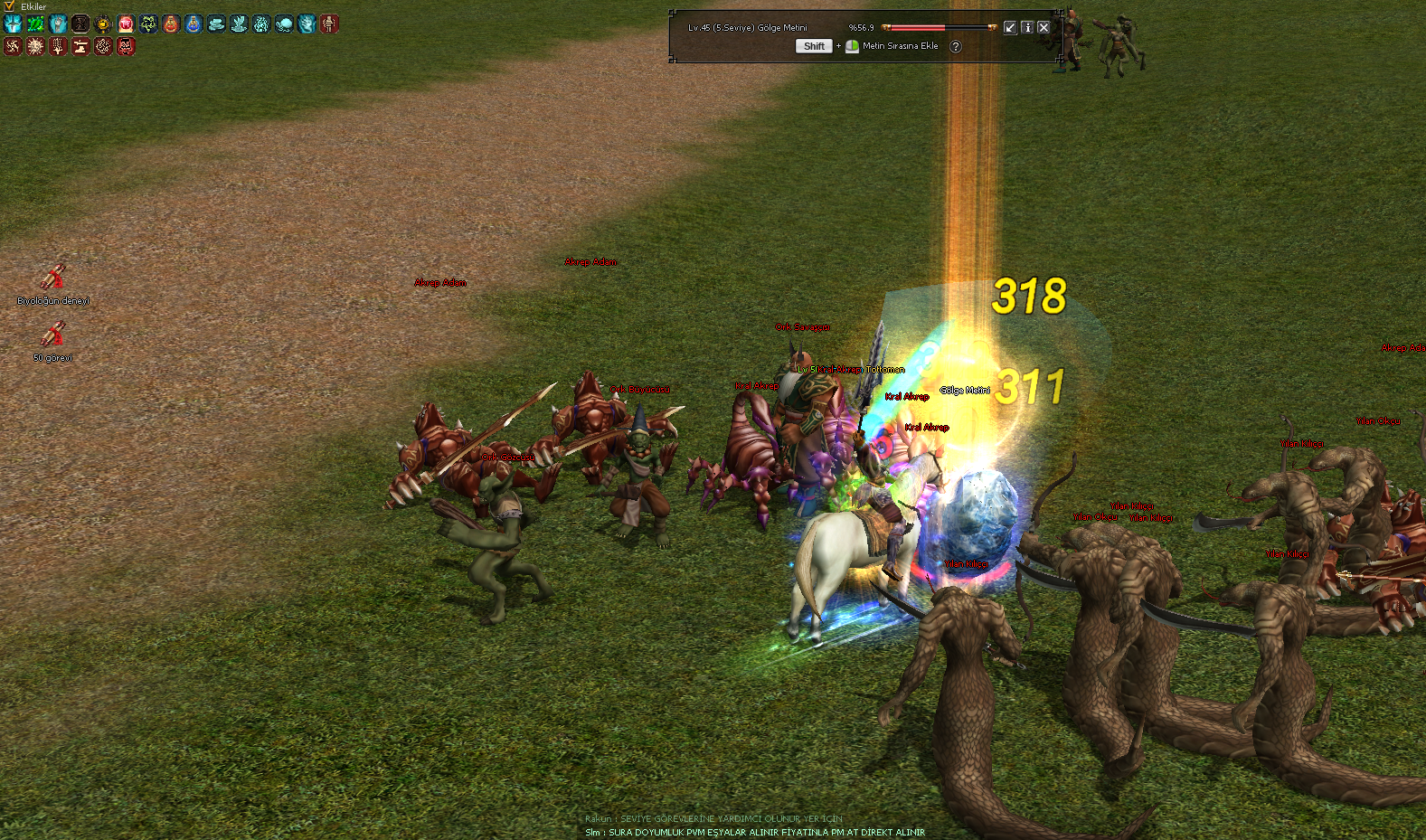This screenshot has width=1426, height=840.
Task: Open target info with the 'i' button
Action: [x=1027, y=27]
